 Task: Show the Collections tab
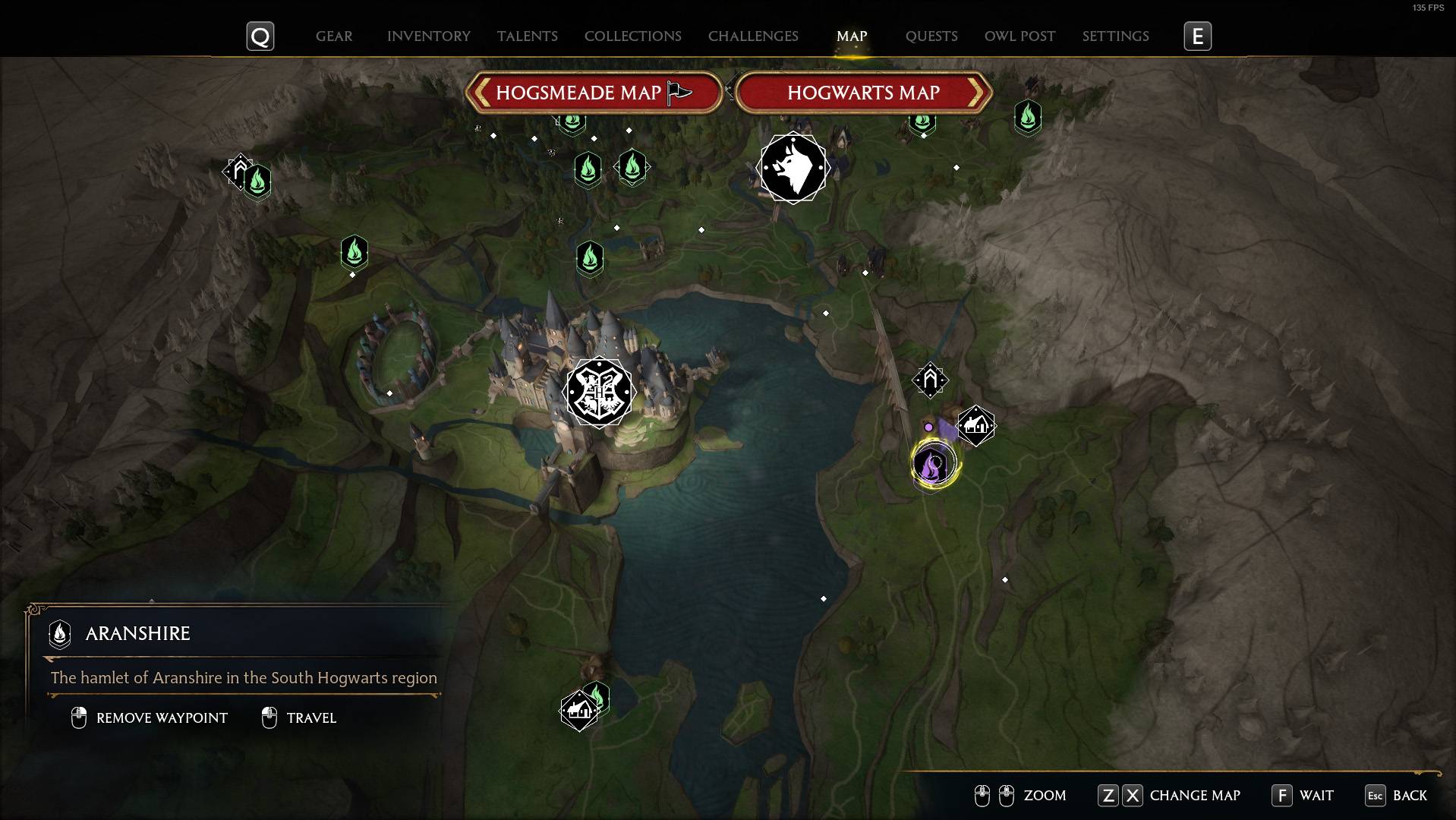[632, 36]
